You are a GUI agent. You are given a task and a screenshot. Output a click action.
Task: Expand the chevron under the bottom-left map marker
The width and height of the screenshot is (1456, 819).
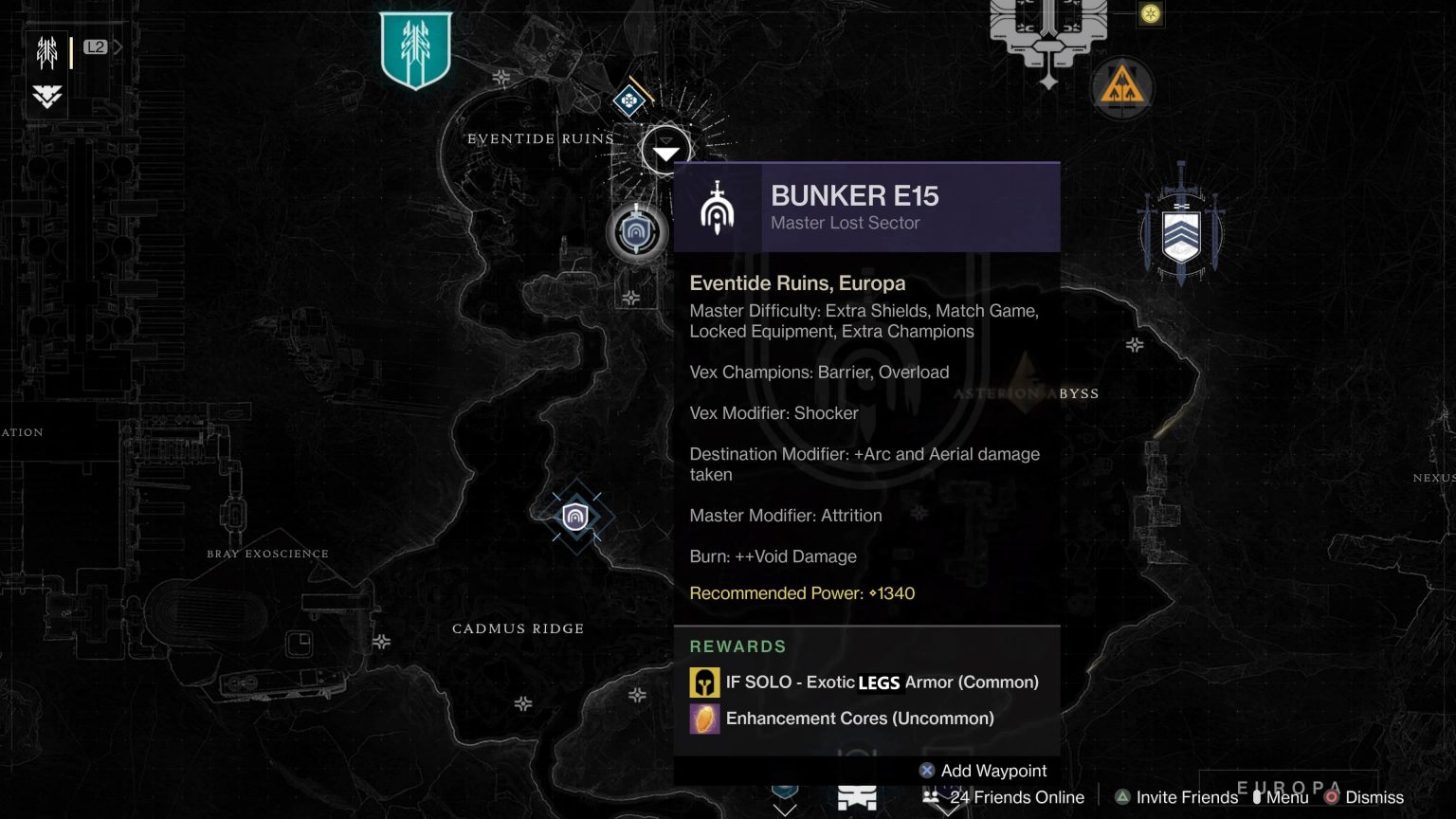784,808
